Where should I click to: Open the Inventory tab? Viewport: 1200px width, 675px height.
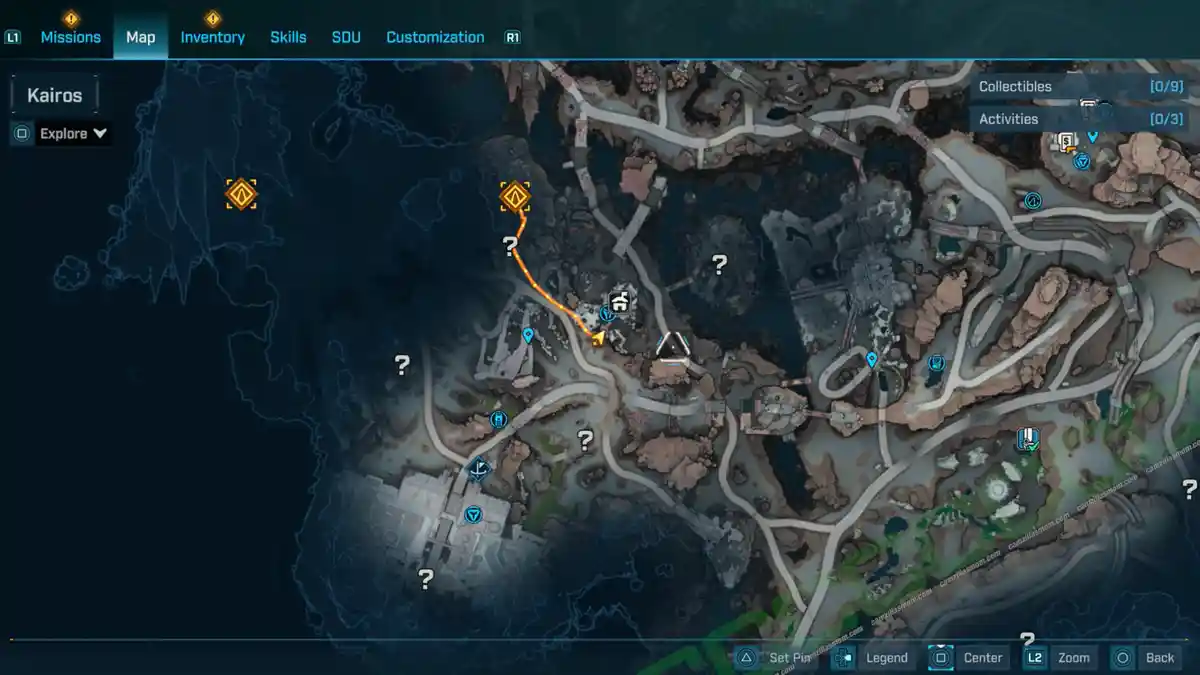[212, 37]
